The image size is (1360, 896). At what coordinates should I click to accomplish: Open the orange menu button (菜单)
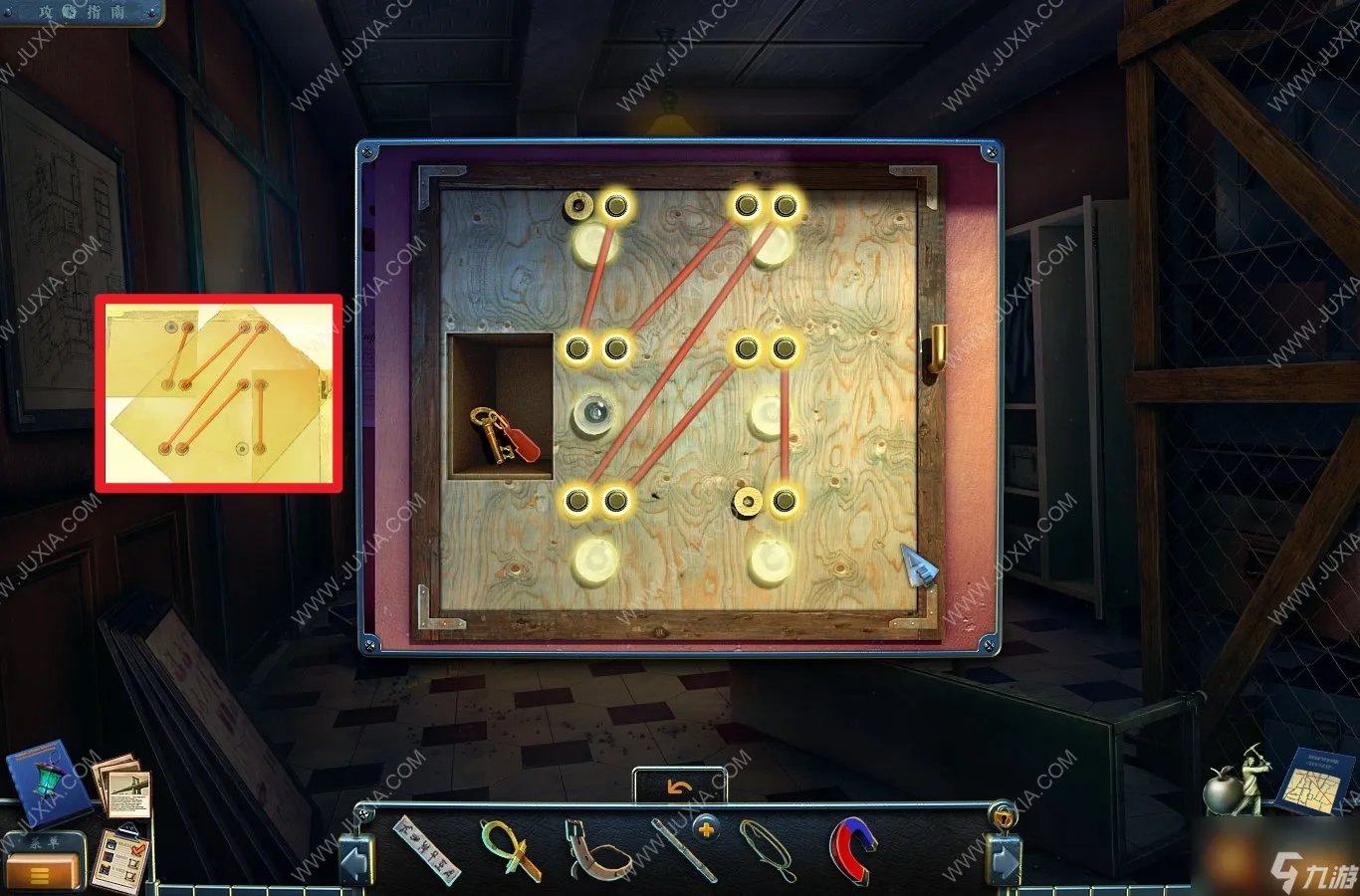(42, 871)
